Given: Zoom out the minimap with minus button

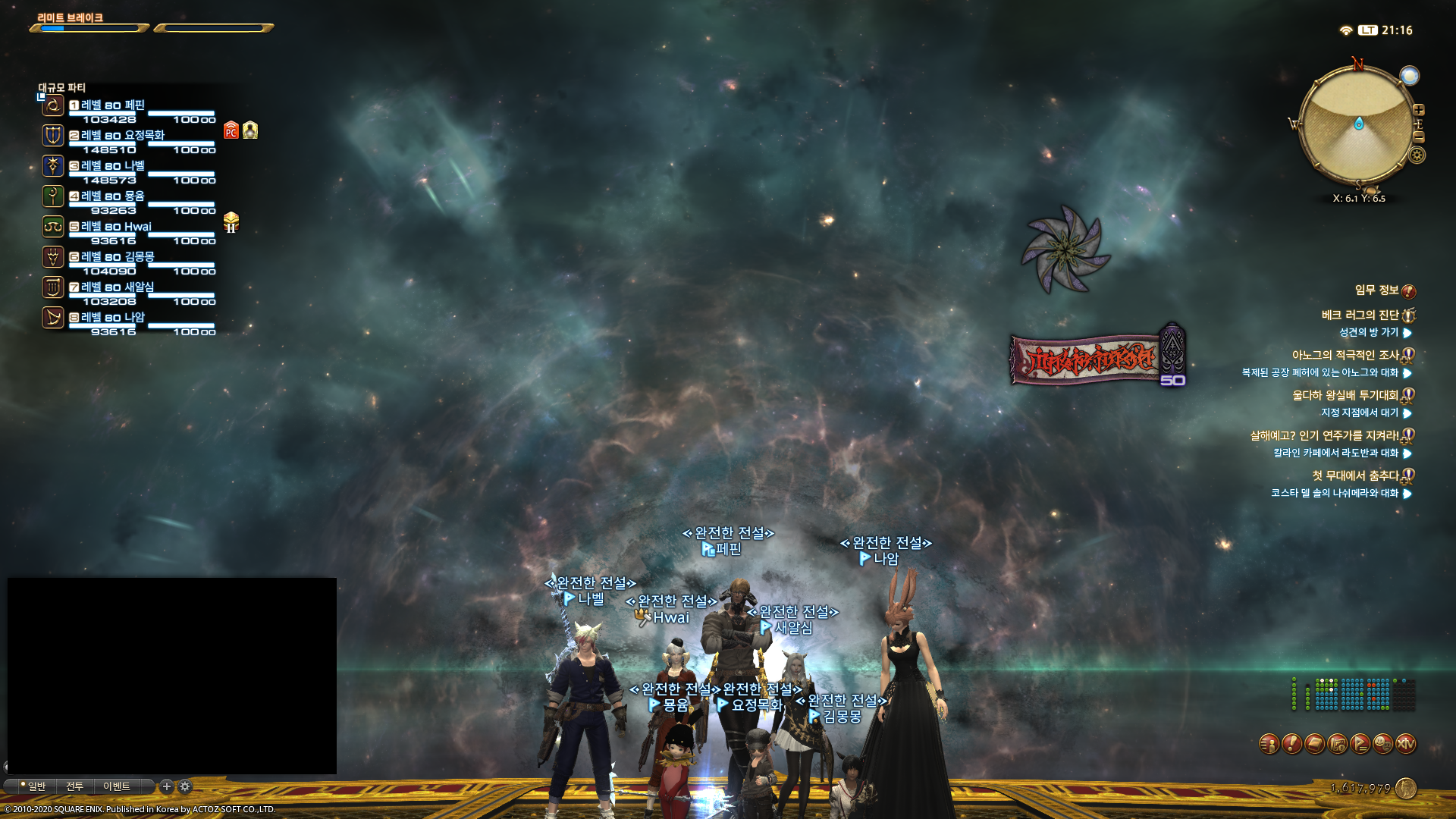Looking at the screenshot, I should tap(1419, 137).
